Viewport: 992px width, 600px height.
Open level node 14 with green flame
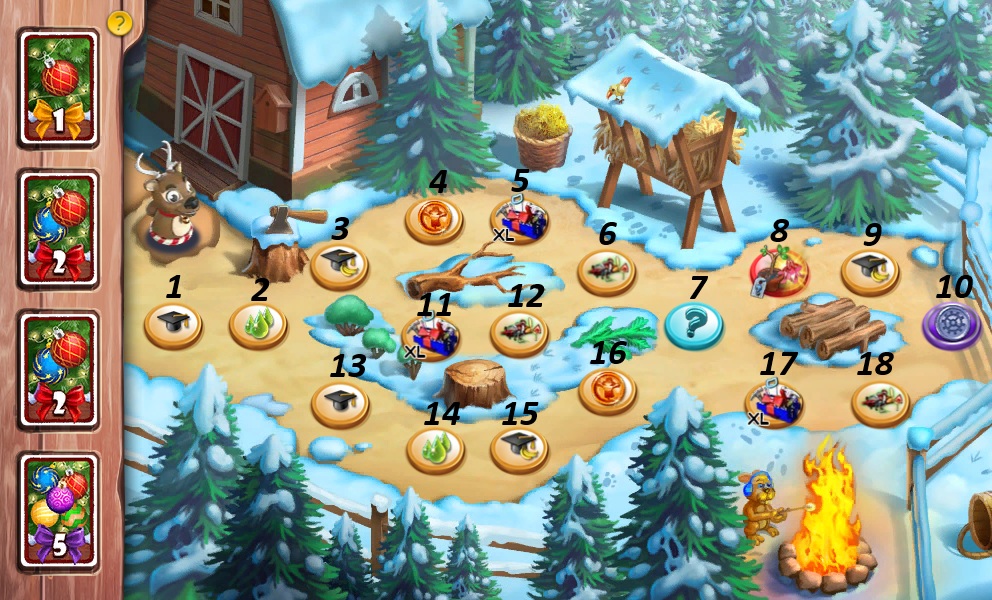tap(435, 449)
